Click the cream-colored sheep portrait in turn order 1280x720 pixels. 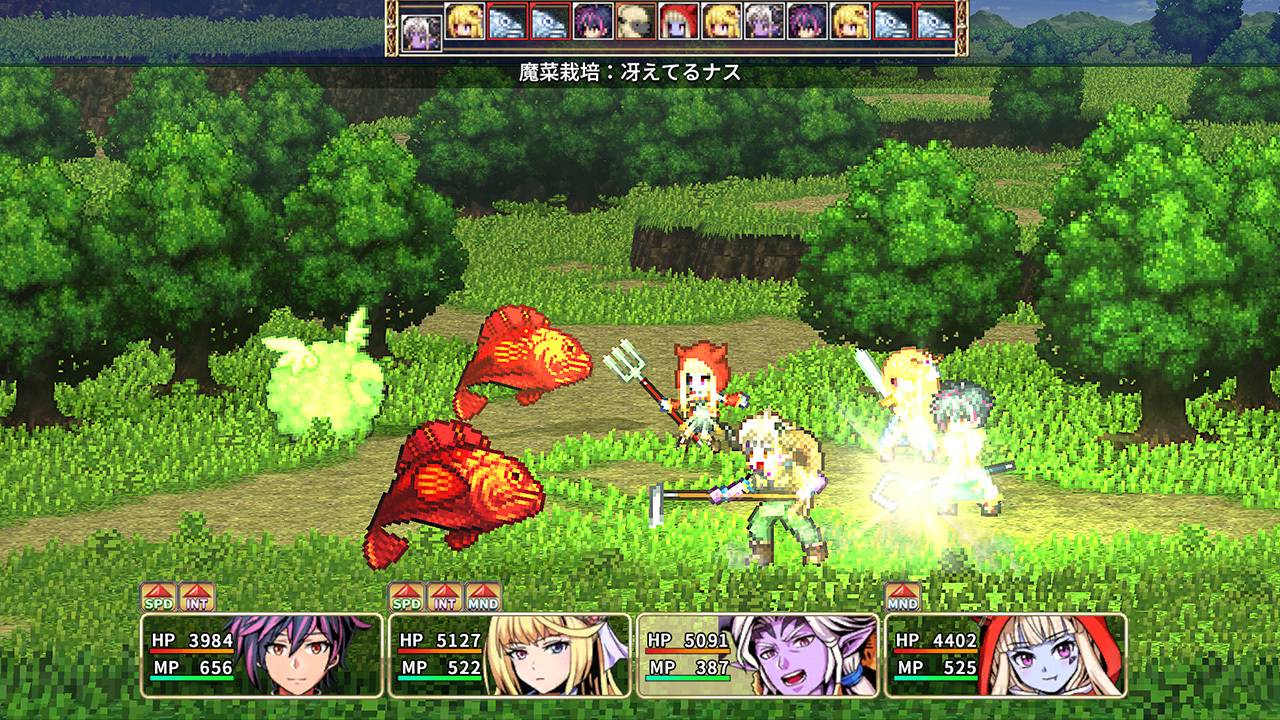pos(635,21)
